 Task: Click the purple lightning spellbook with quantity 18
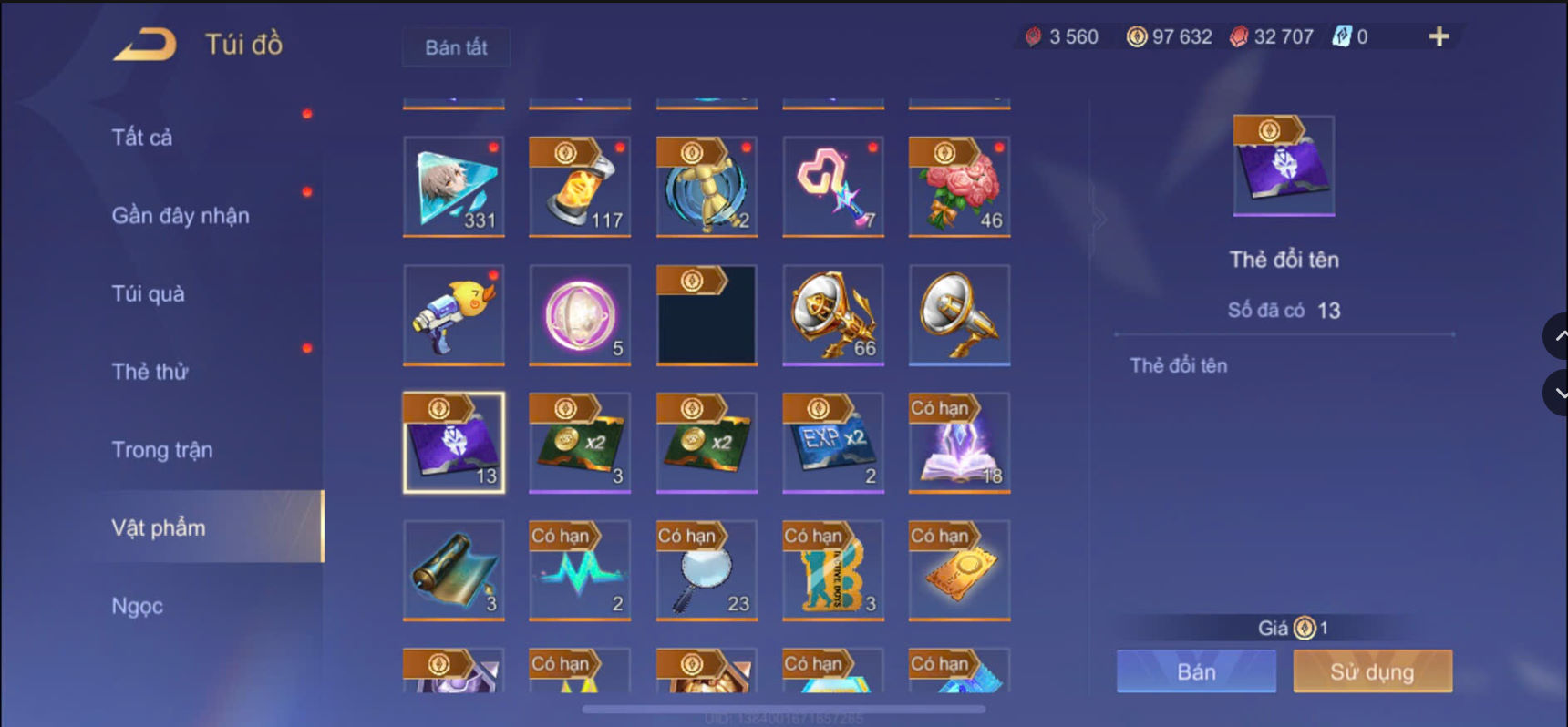pos(959,444)
